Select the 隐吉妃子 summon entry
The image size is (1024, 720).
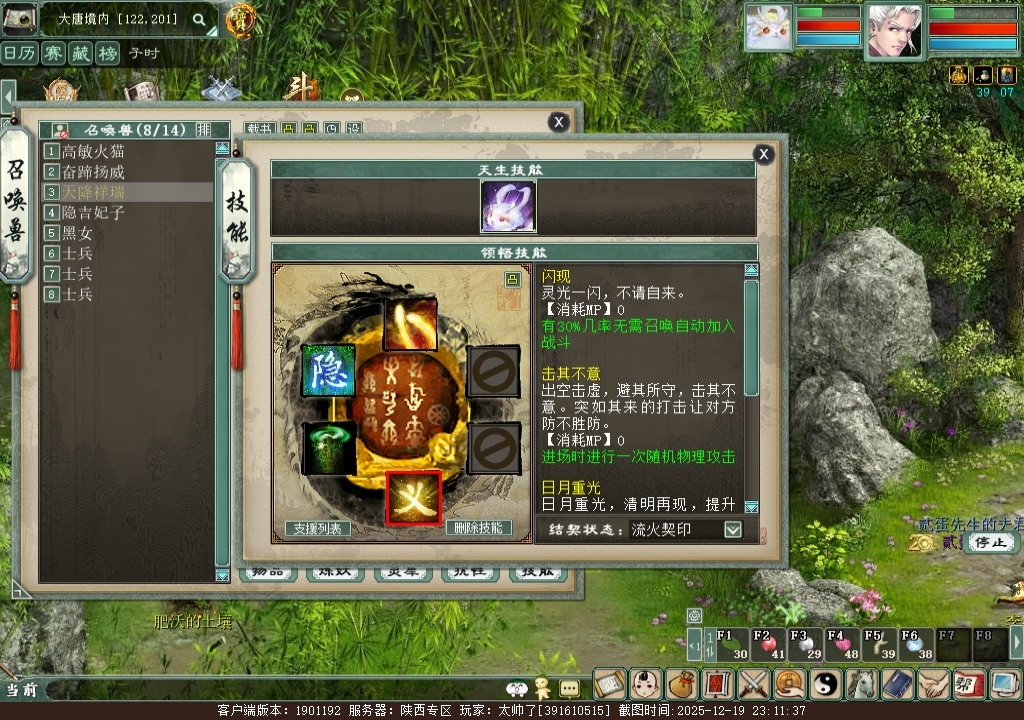pos(93,212)
